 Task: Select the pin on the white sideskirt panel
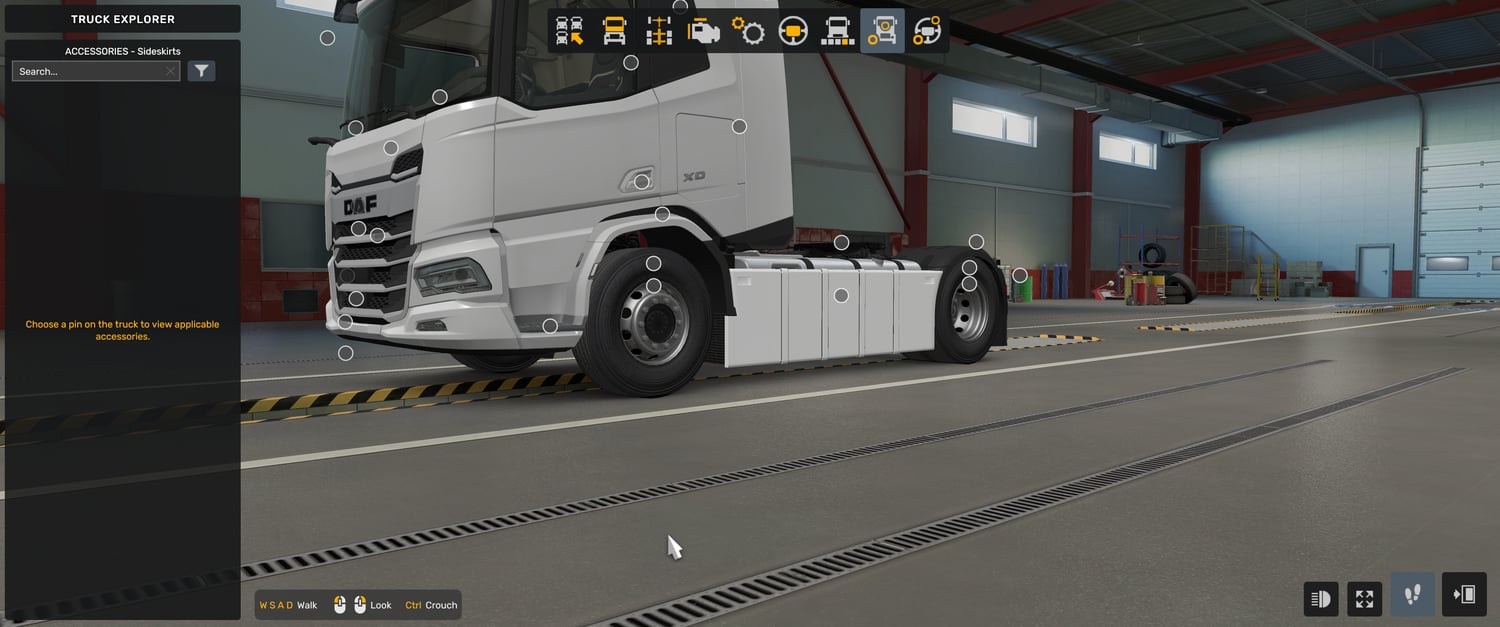pyautogui.click(x=841, y=295)
